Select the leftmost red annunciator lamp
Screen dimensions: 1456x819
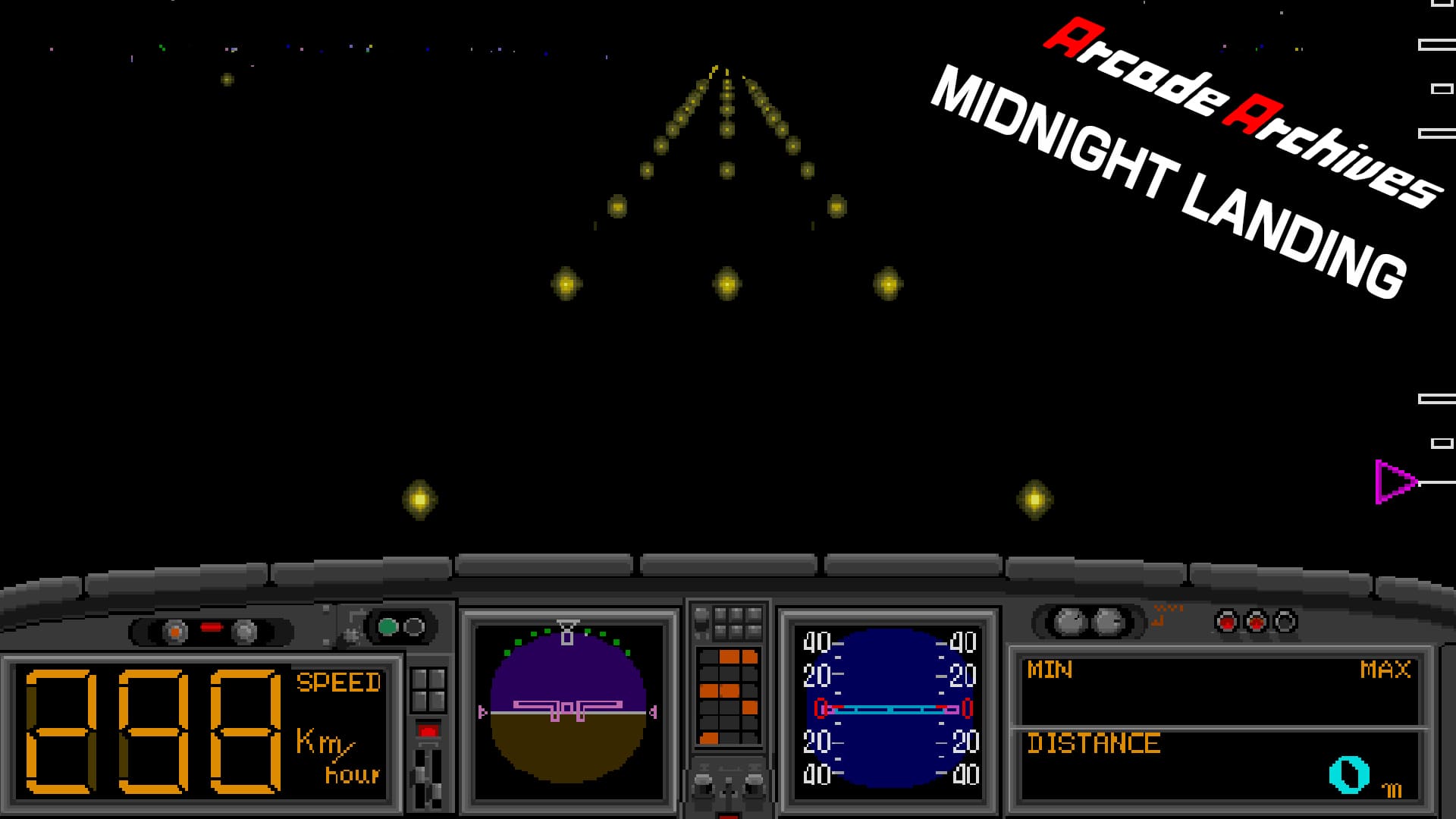1228,622
